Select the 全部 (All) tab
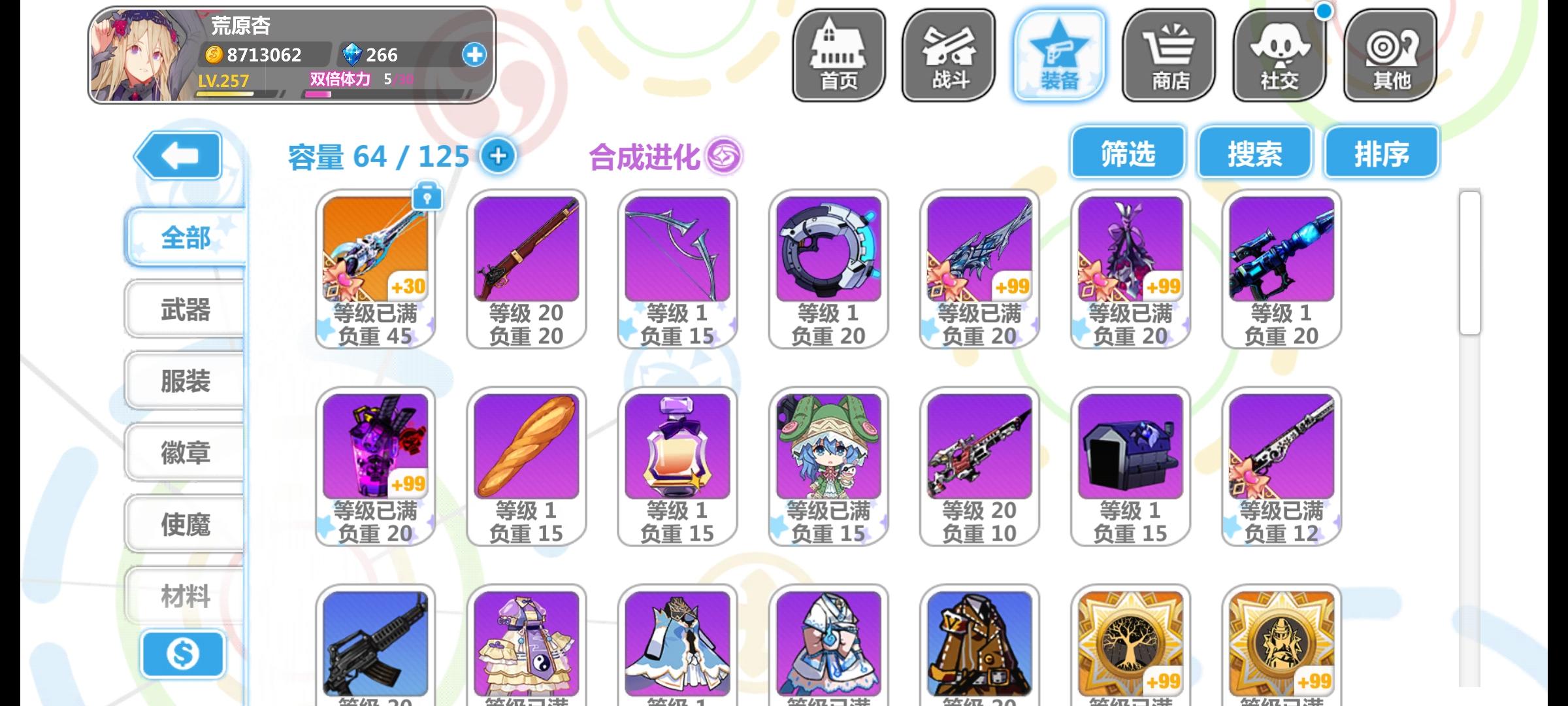 click(186, 239)
